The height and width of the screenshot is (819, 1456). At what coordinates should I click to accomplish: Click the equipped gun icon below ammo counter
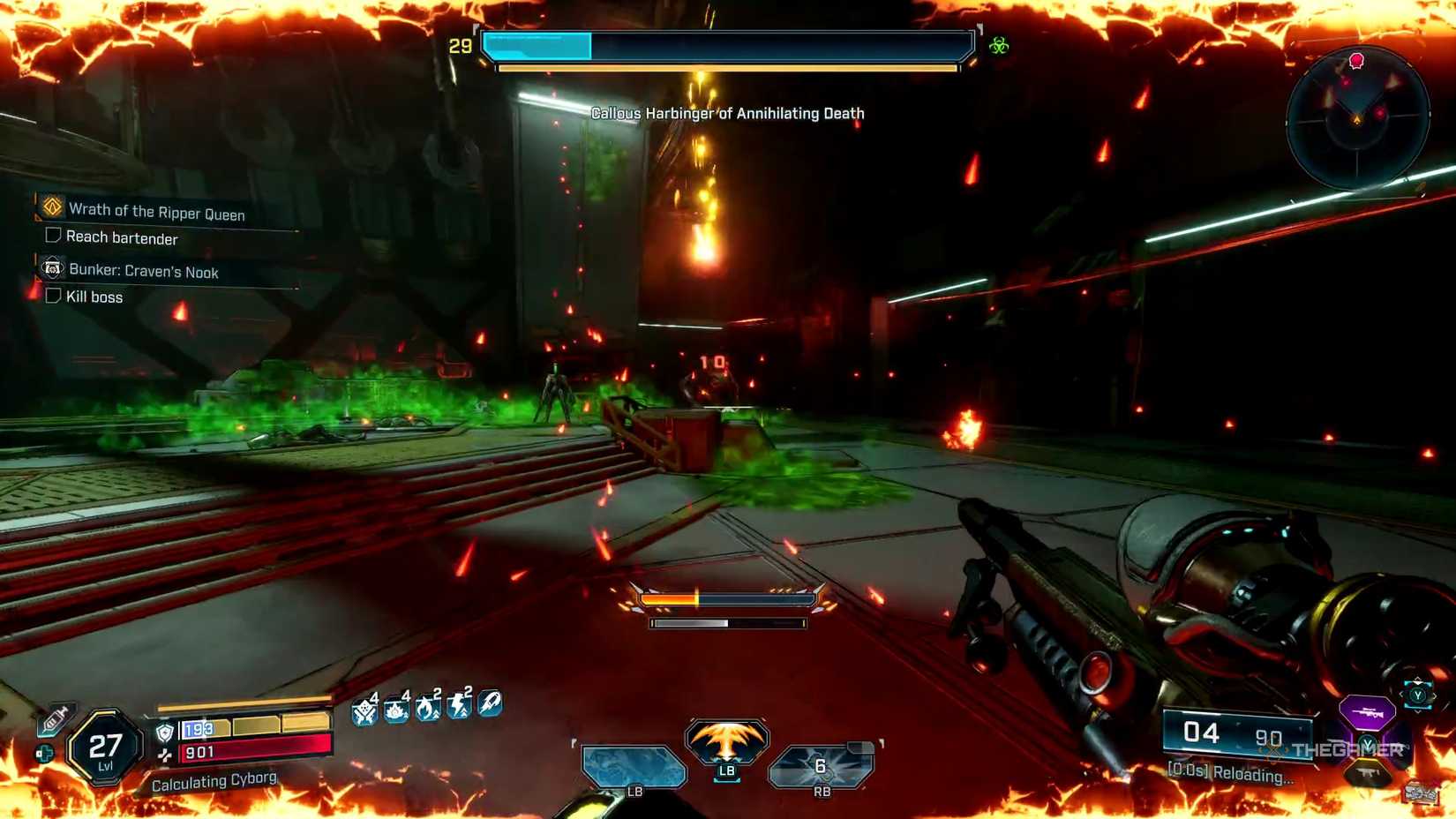1365,771
